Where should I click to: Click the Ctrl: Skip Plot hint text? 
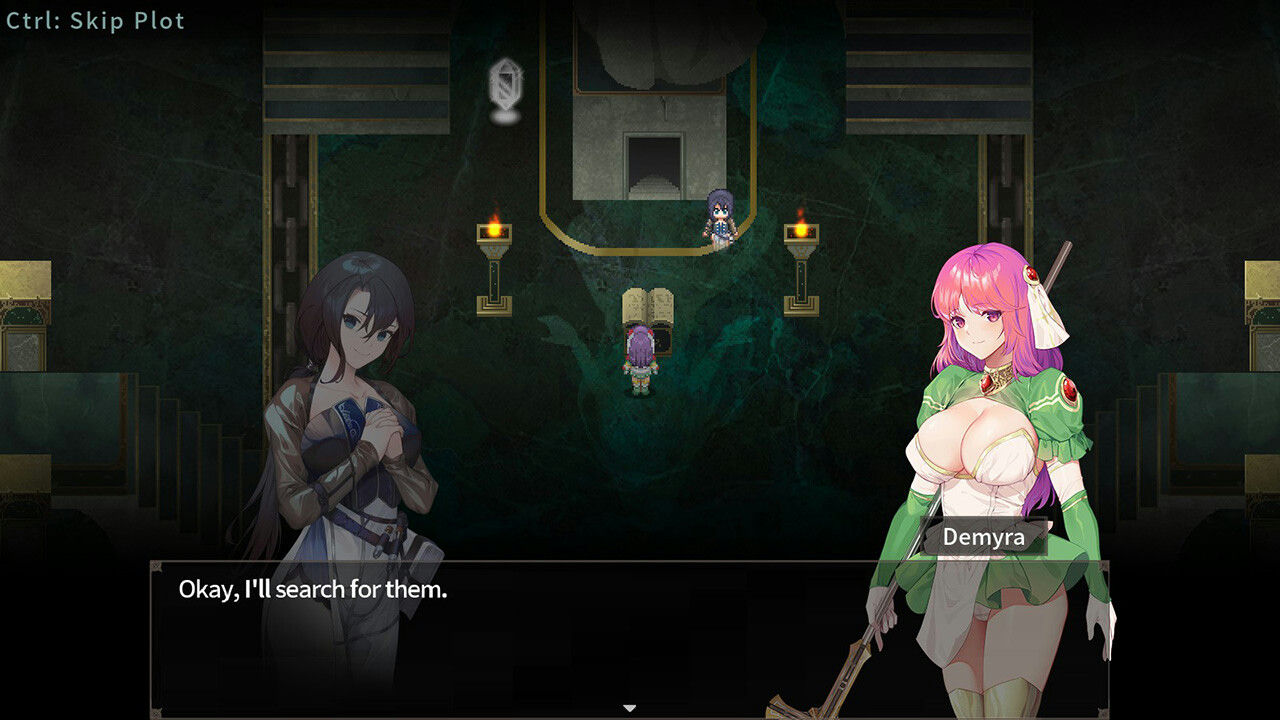93,20
